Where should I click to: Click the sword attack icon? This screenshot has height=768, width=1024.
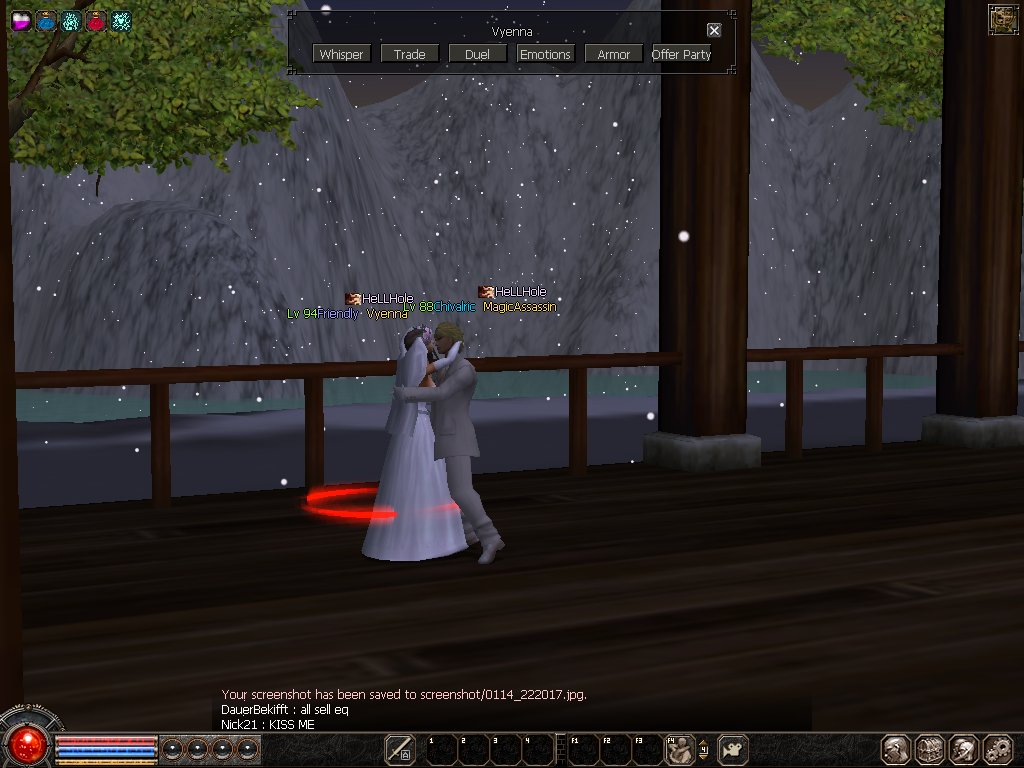coord(400,749)
